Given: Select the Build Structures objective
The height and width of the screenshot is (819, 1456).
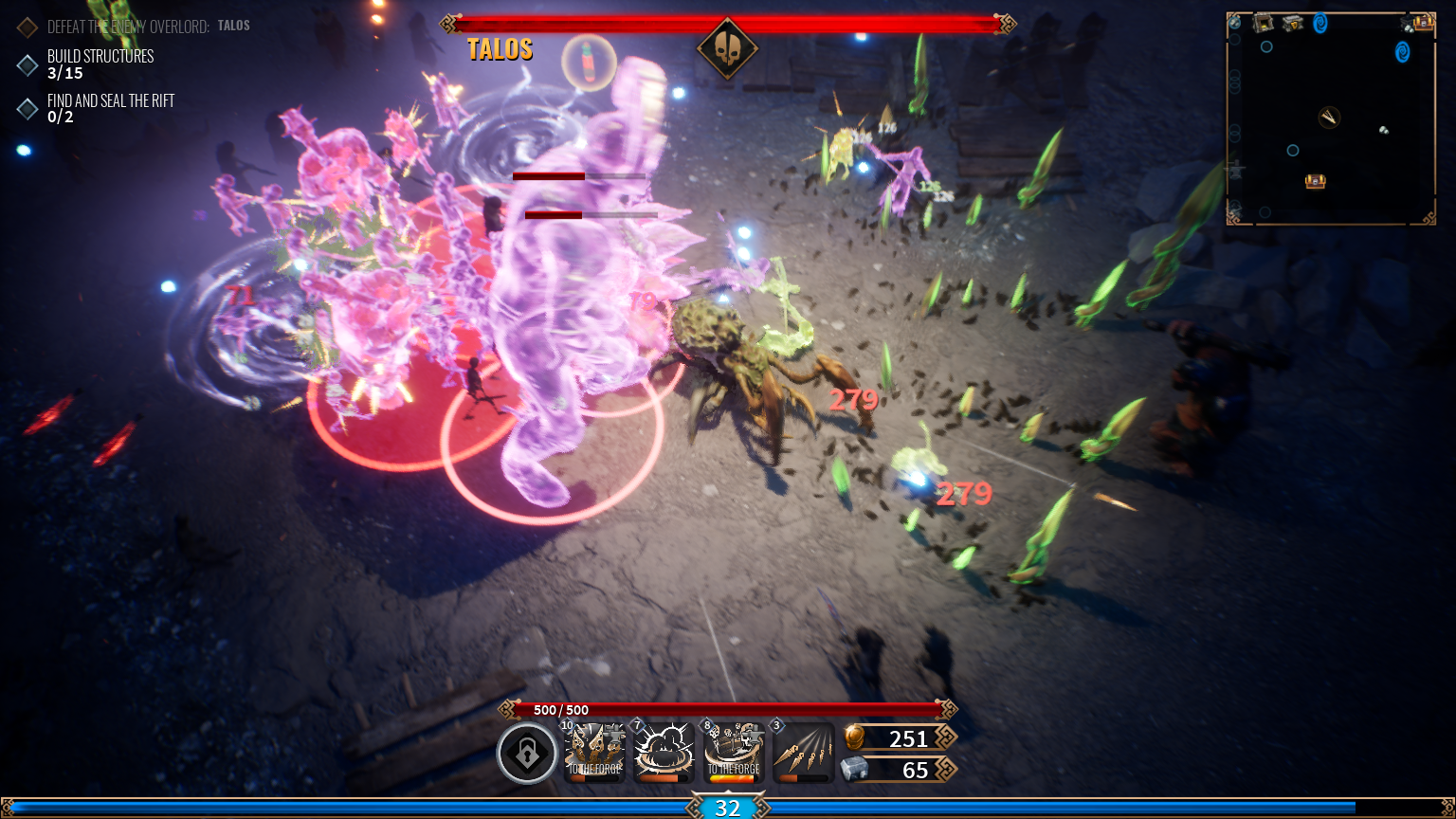Looking at the screenshot, I should 100,64.
